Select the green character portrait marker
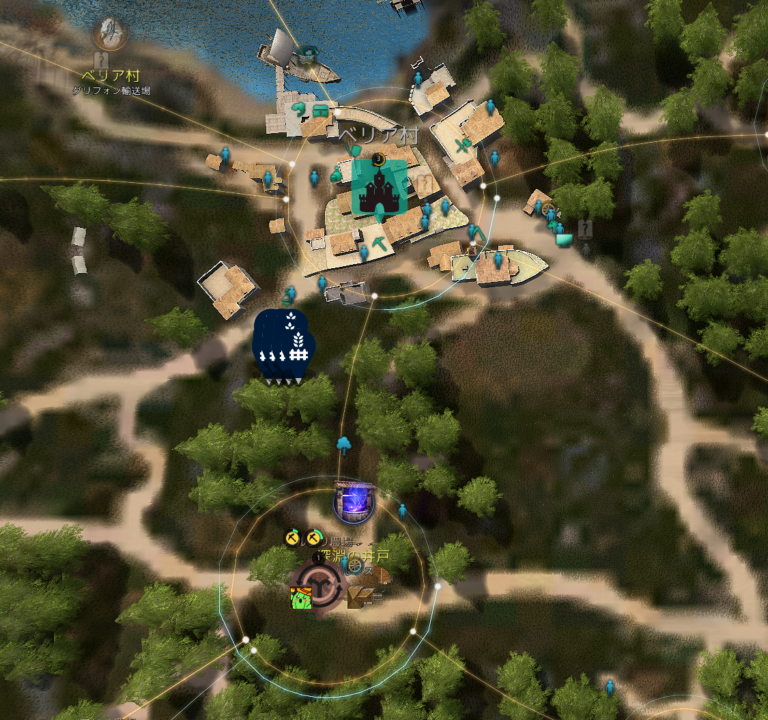 300,598
